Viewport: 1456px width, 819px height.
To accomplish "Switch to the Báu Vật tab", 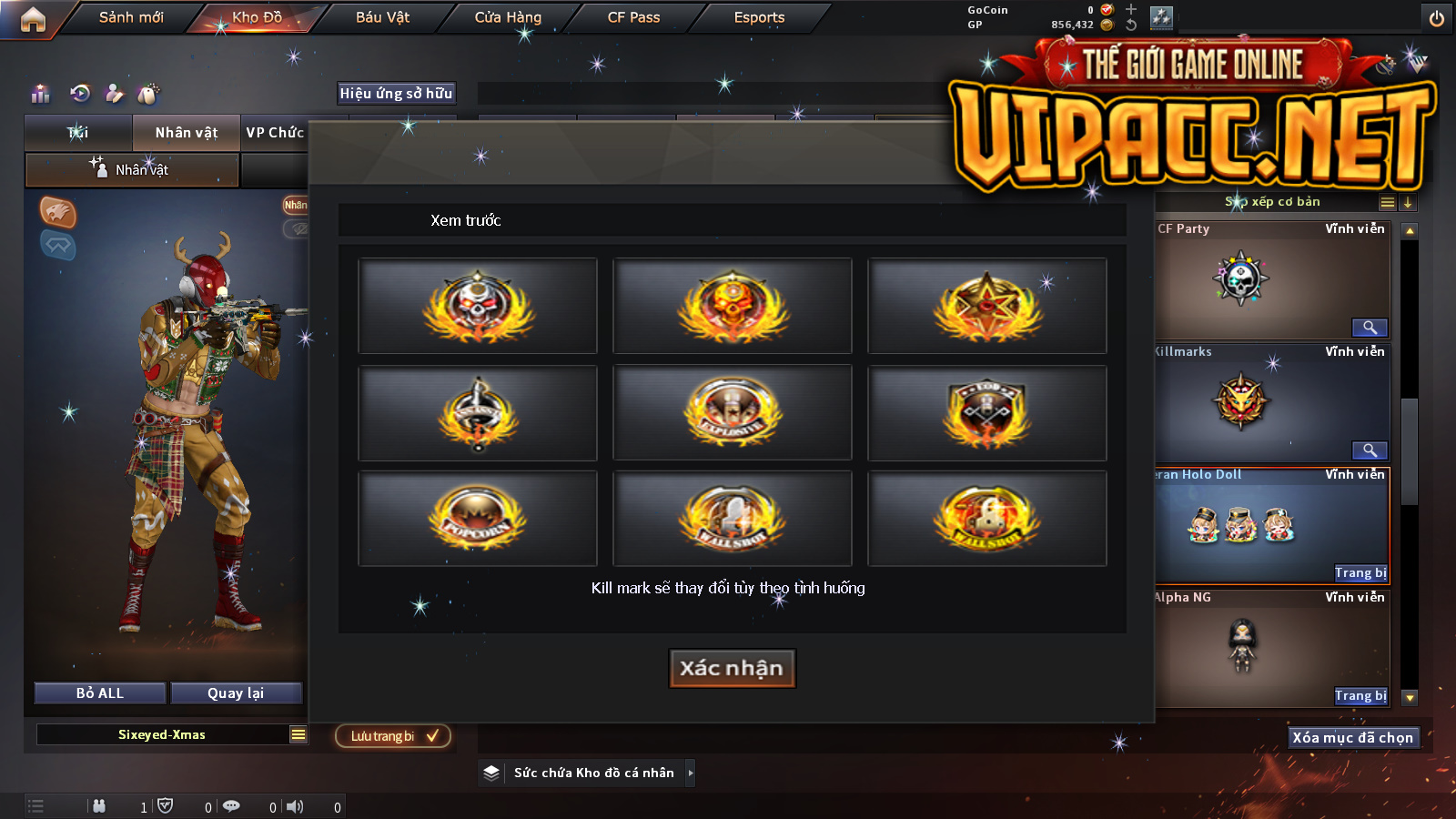I will pos(382,17).
